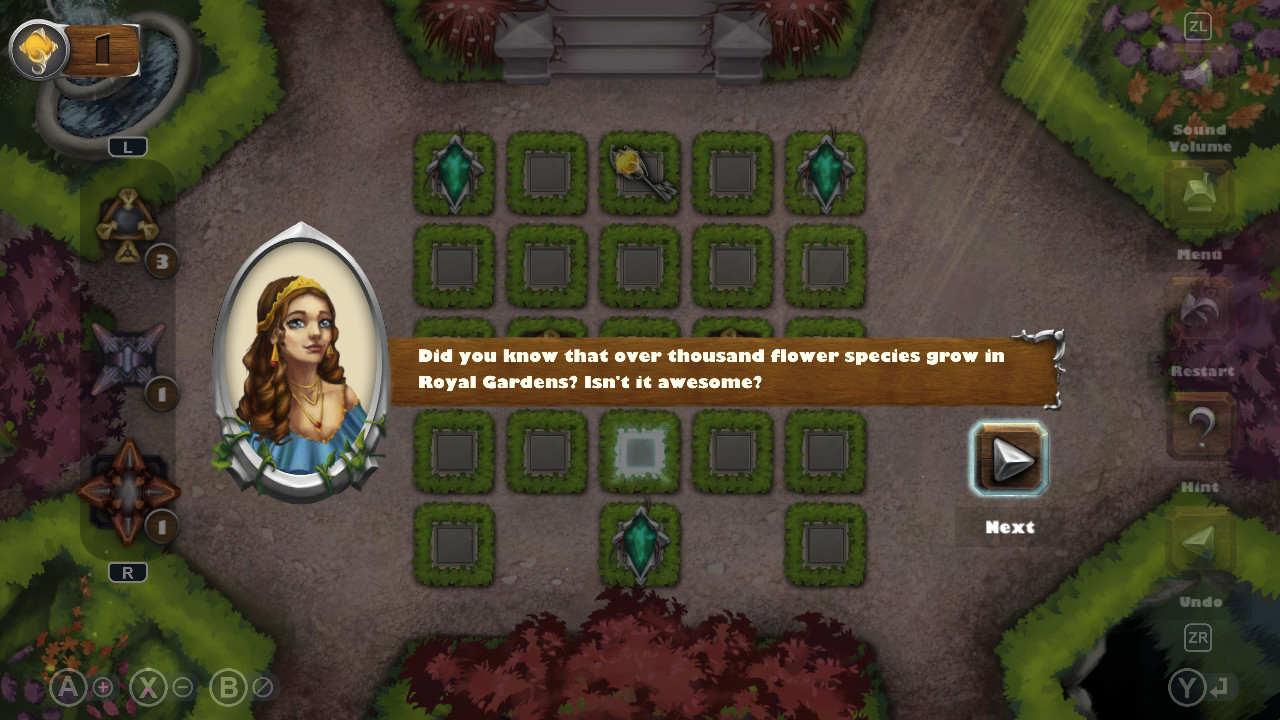The image size is (1280, 720).
Task: Toggle the ZL shoulder button indicator
Action: pos(1196,27)
